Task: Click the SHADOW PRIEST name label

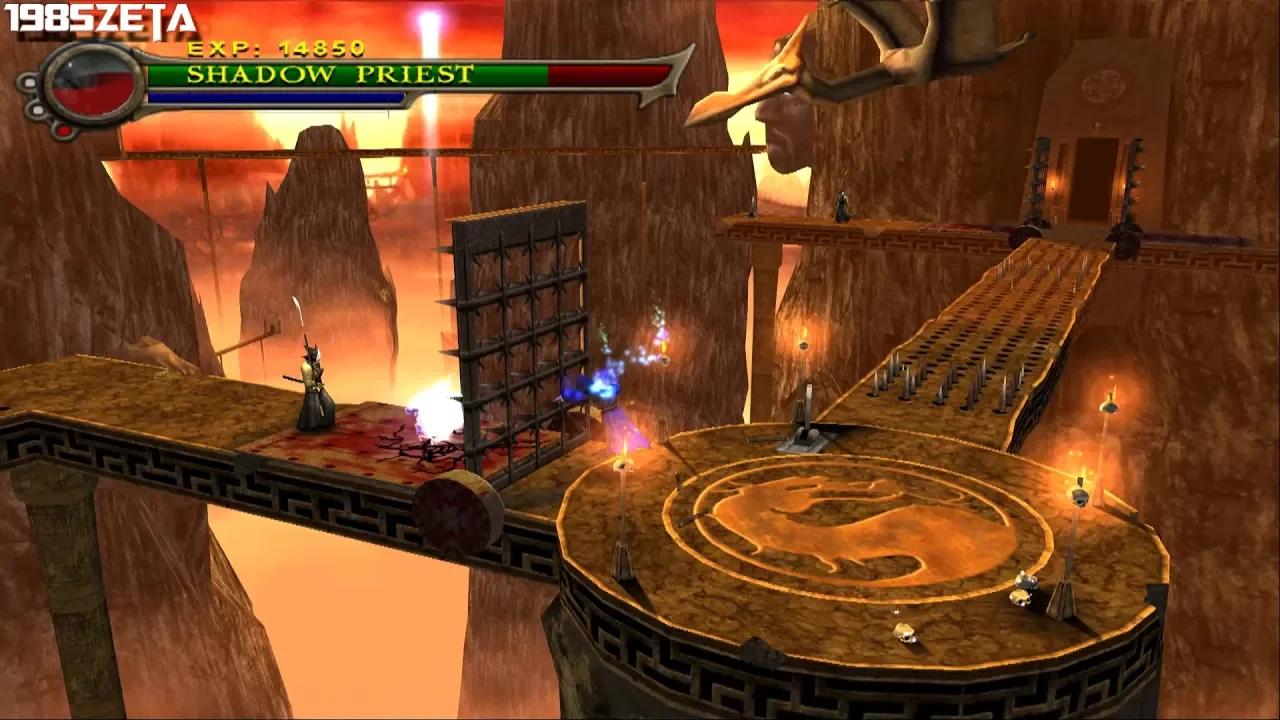Action: pos(330,73)
